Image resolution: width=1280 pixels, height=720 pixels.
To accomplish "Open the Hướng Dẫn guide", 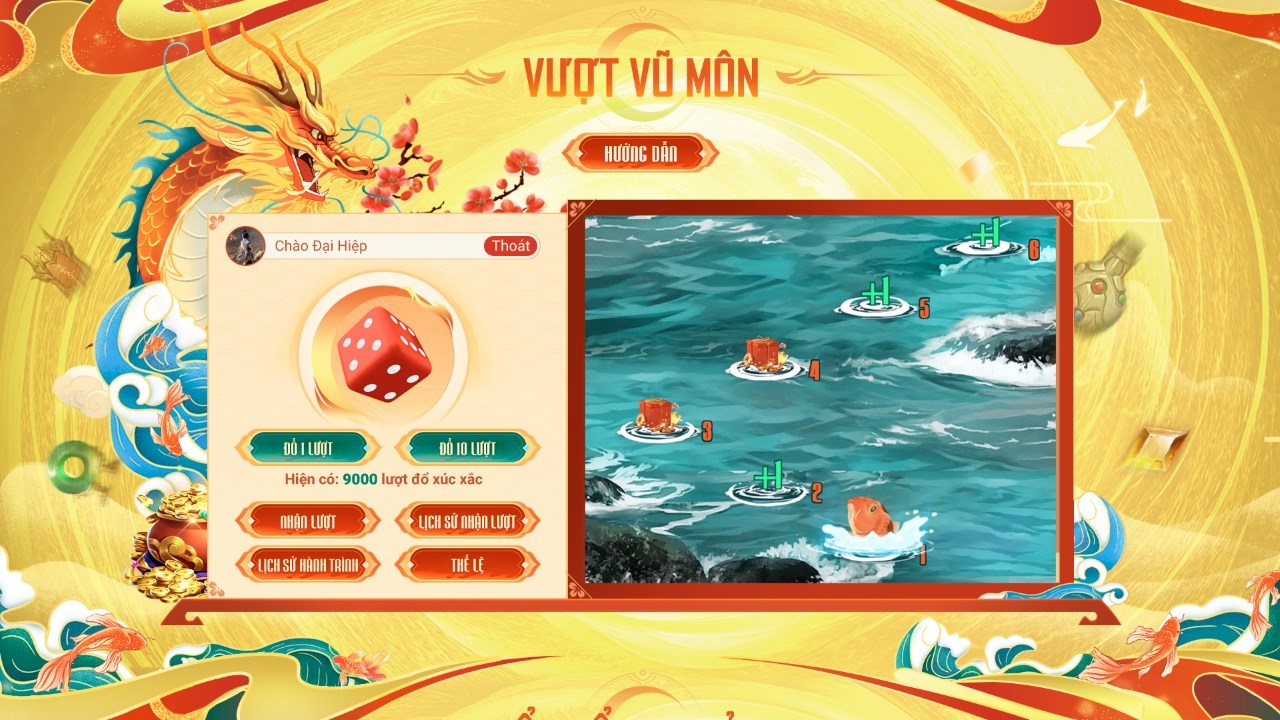I will pyautogui.click(x=644, y=153).
